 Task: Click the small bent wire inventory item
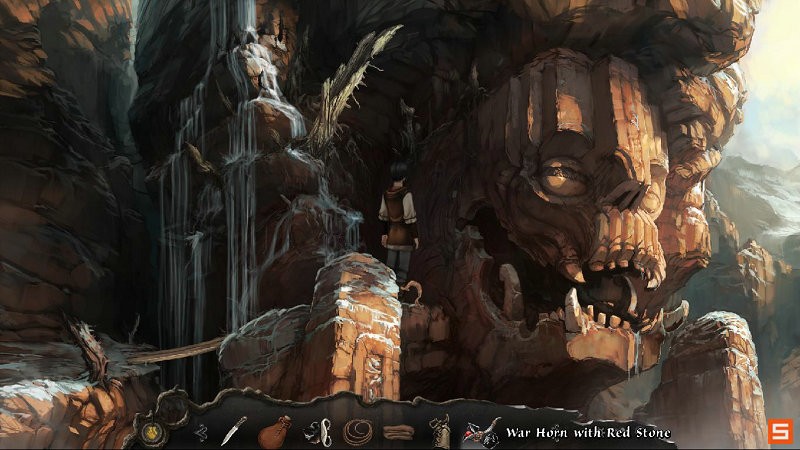tap(200, 432)
